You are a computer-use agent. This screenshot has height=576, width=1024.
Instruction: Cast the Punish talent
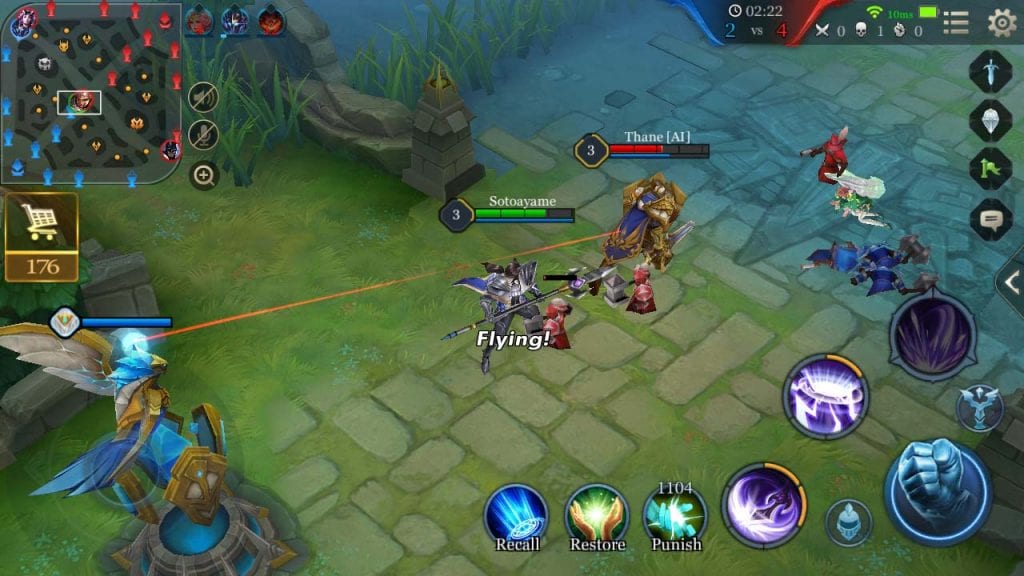[x=674, y=515]
